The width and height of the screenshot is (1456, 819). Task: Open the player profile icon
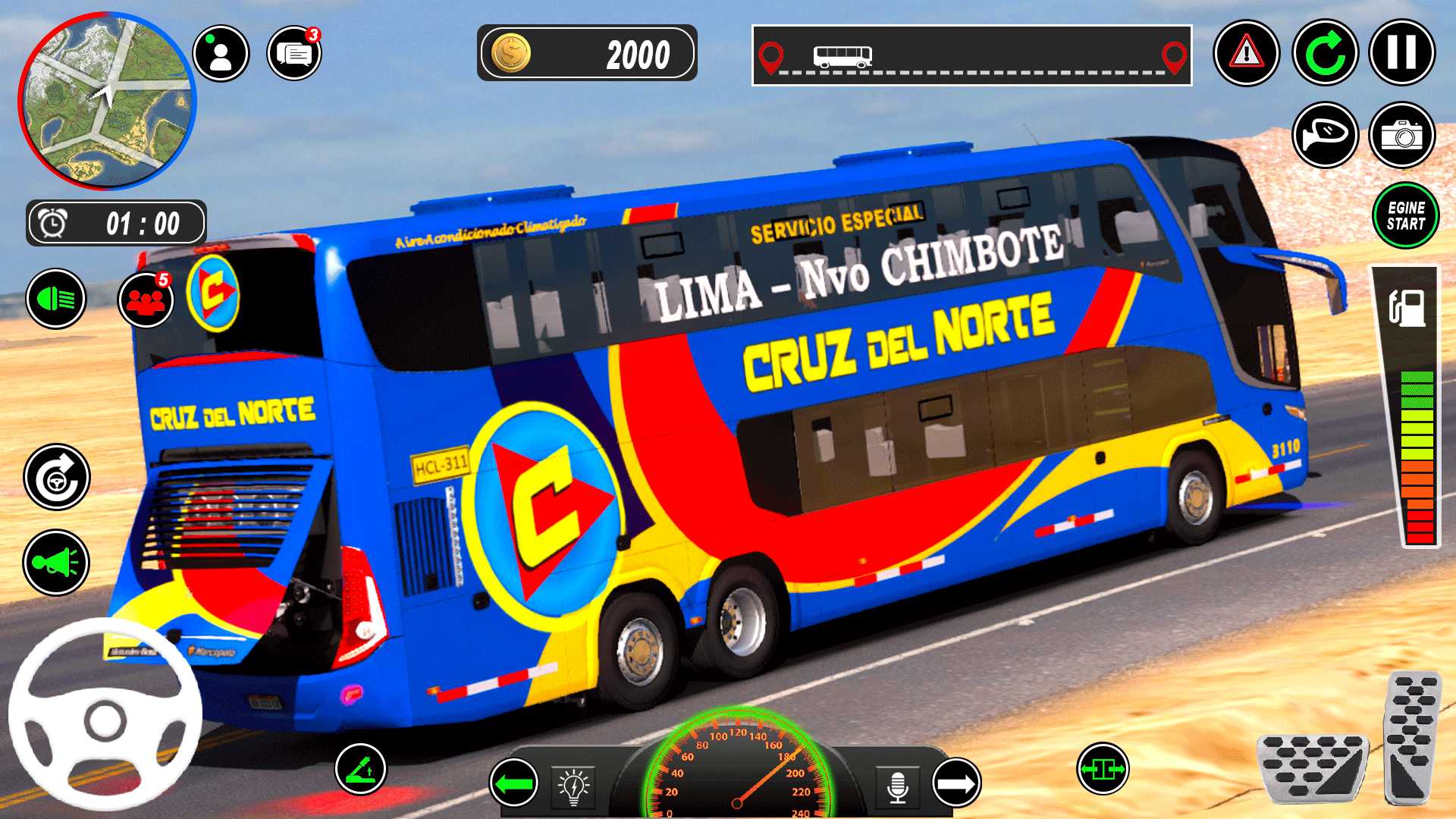tap(221, 54)
